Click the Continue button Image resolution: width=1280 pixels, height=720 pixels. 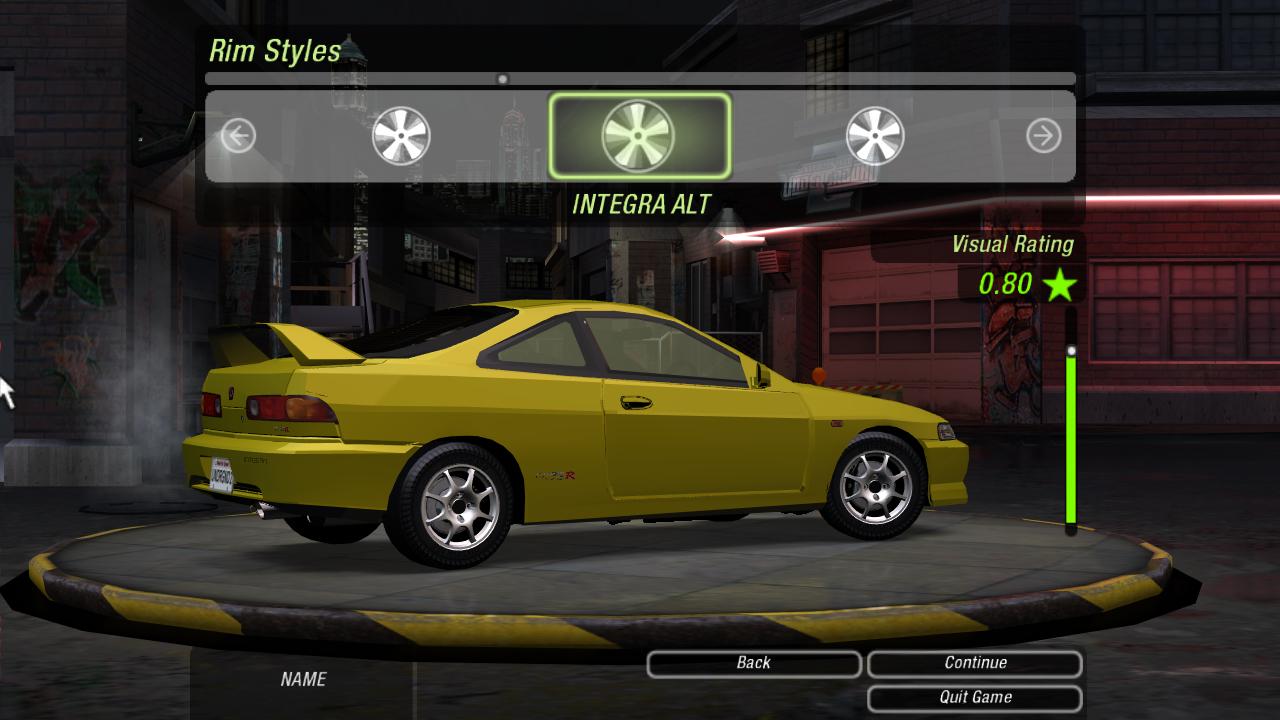(975, 663)
